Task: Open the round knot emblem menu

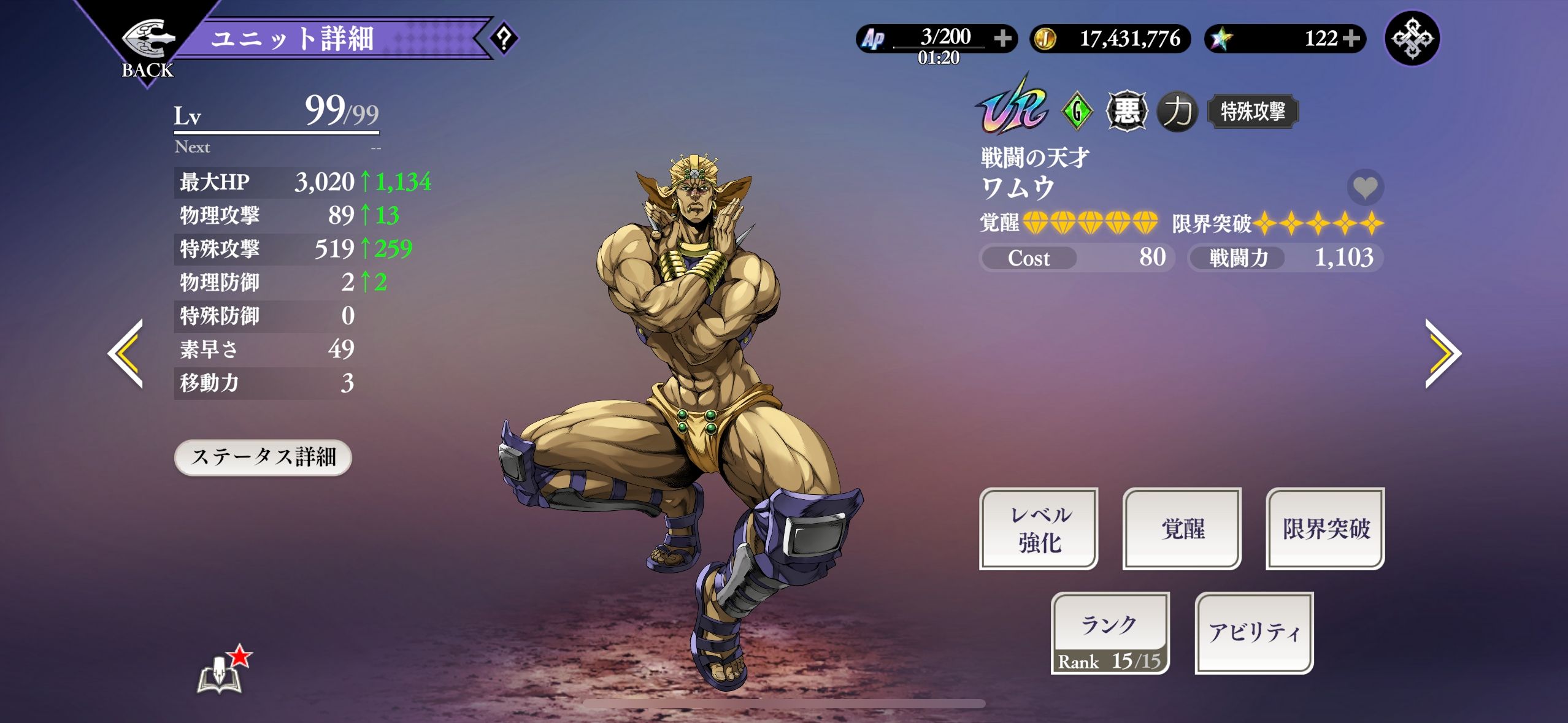Action: pos(1412,39)
